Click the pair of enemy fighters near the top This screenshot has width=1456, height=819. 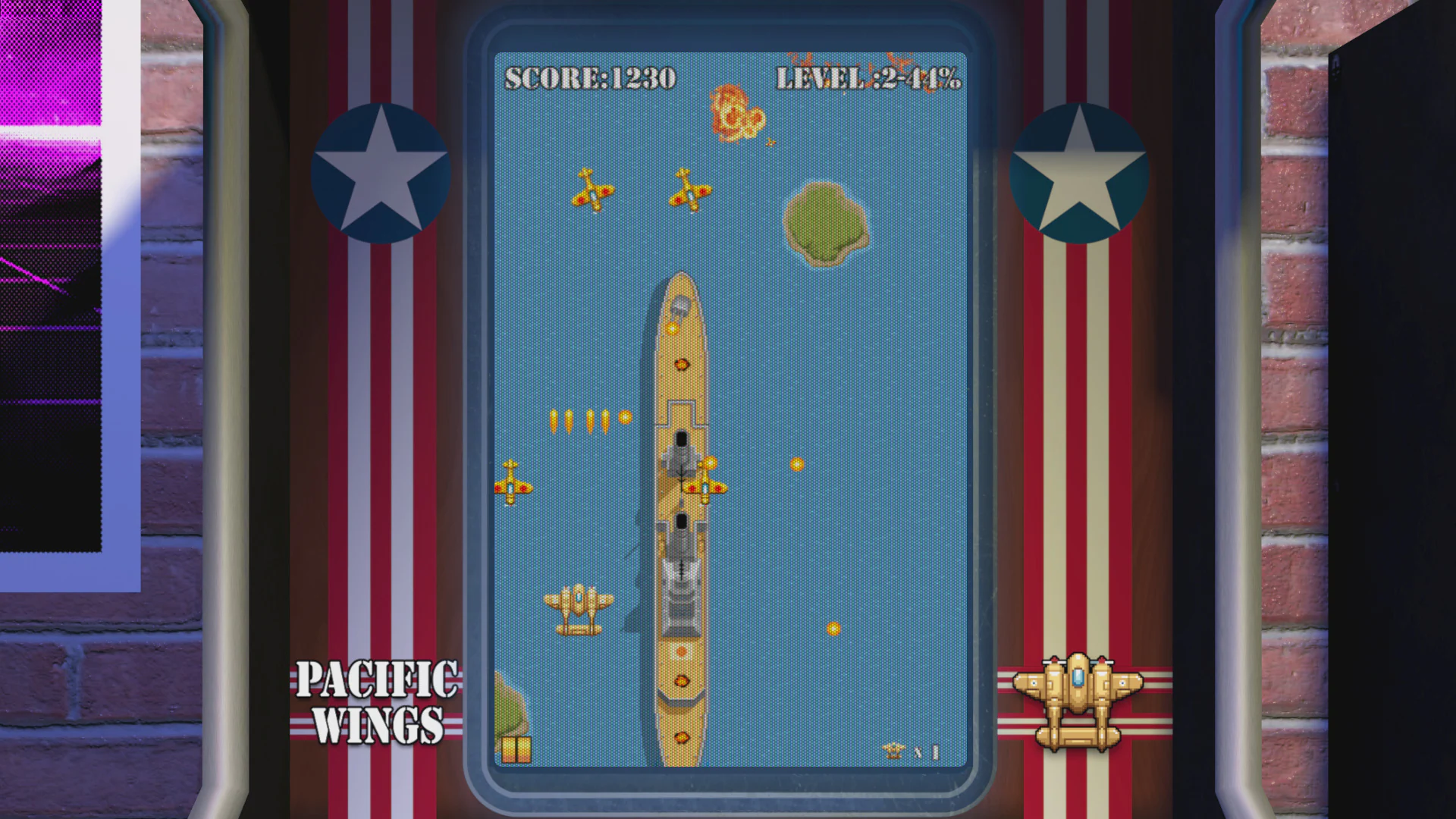pyautogui.click(x=641, y=190)
